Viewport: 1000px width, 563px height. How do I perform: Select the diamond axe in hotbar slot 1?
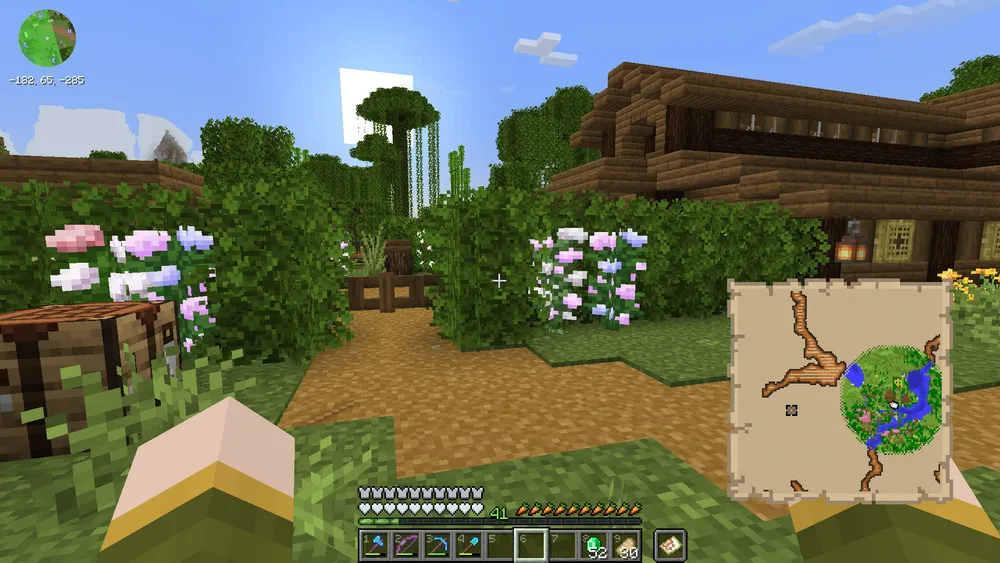tap(375, 546)
